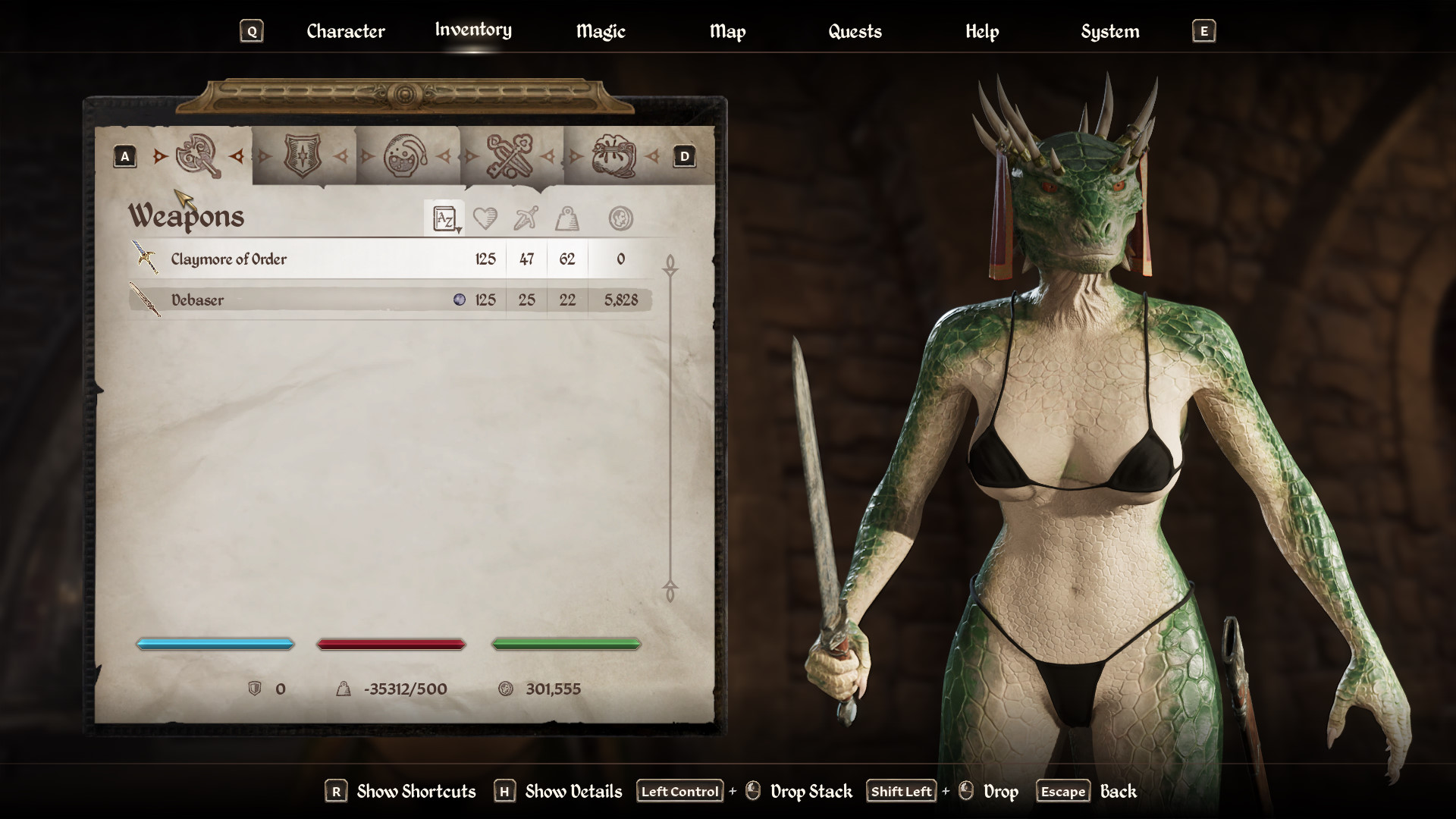This screenshot has height=819, width=1456.
Task: Sort weapons by heart condition column
Action: click(x=485, y=219)
